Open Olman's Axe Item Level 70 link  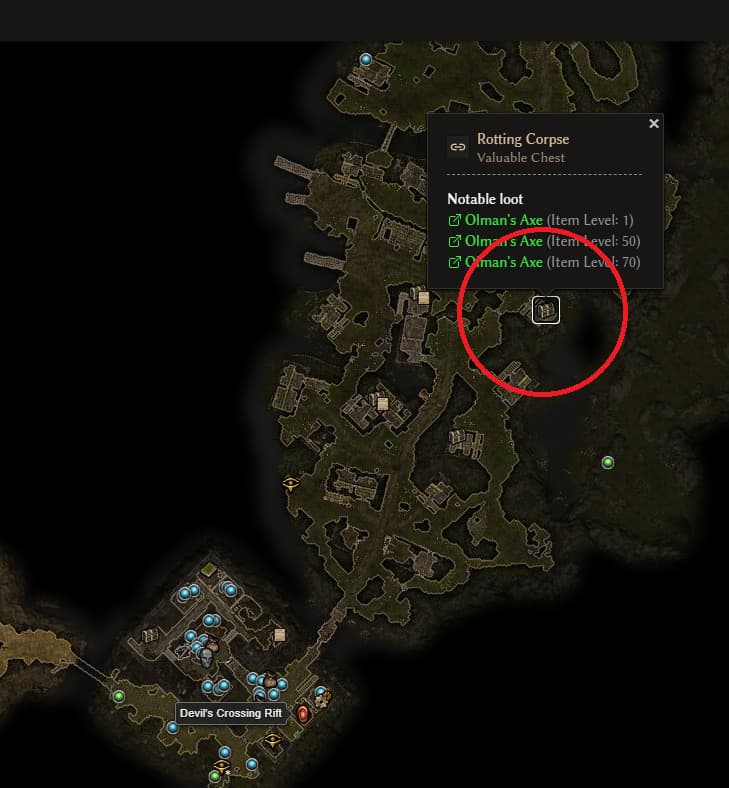pos(503,262)
